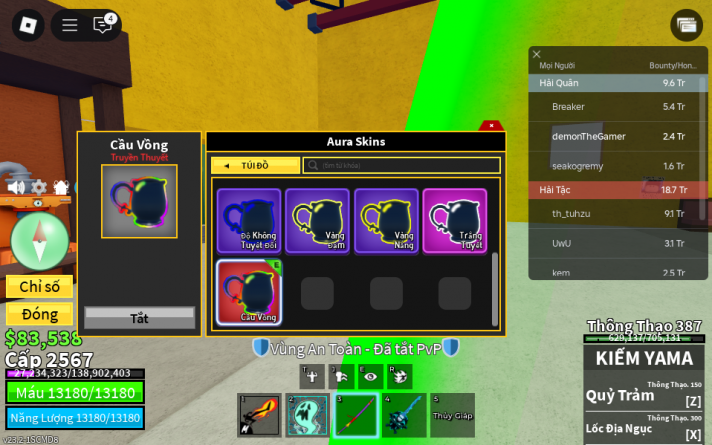
Task: Pick the Vàng Nắng aura skin
Action: [386, 220]
